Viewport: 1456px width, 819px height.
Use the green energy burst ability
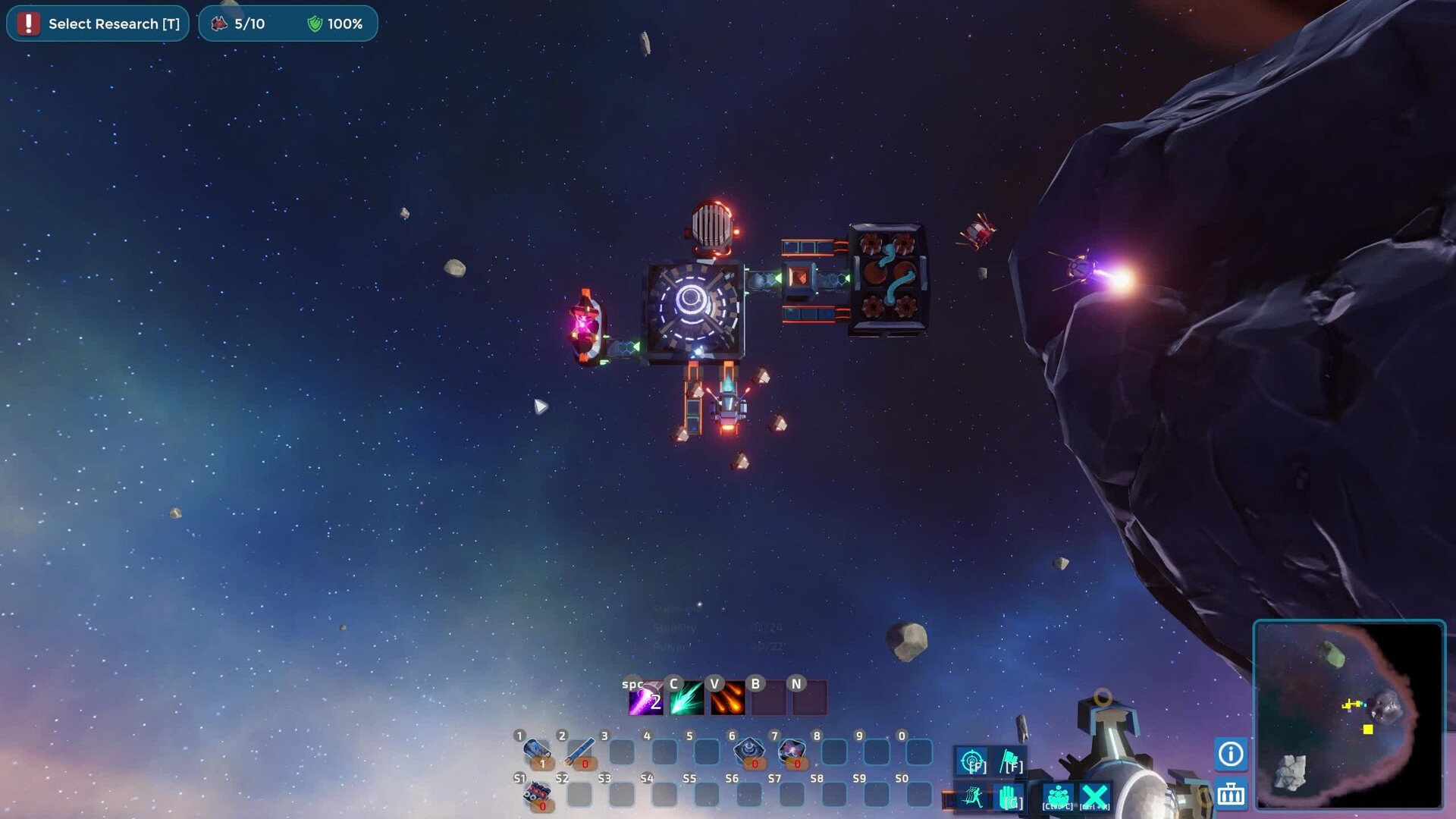tap(686, 699)
